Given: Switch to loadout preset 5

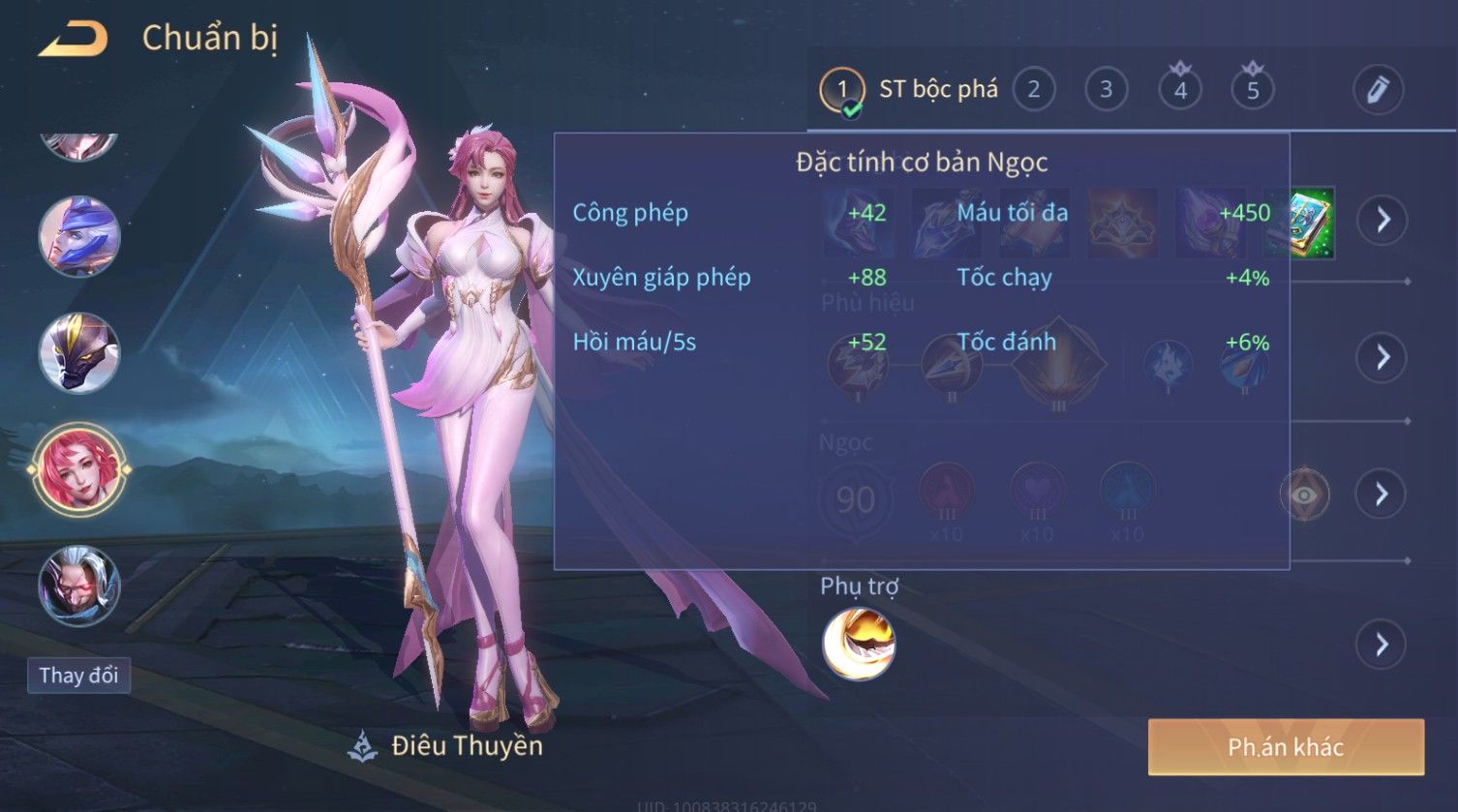Looking at the screenshot, I should pyautogui.click(x=1252, y=90).
